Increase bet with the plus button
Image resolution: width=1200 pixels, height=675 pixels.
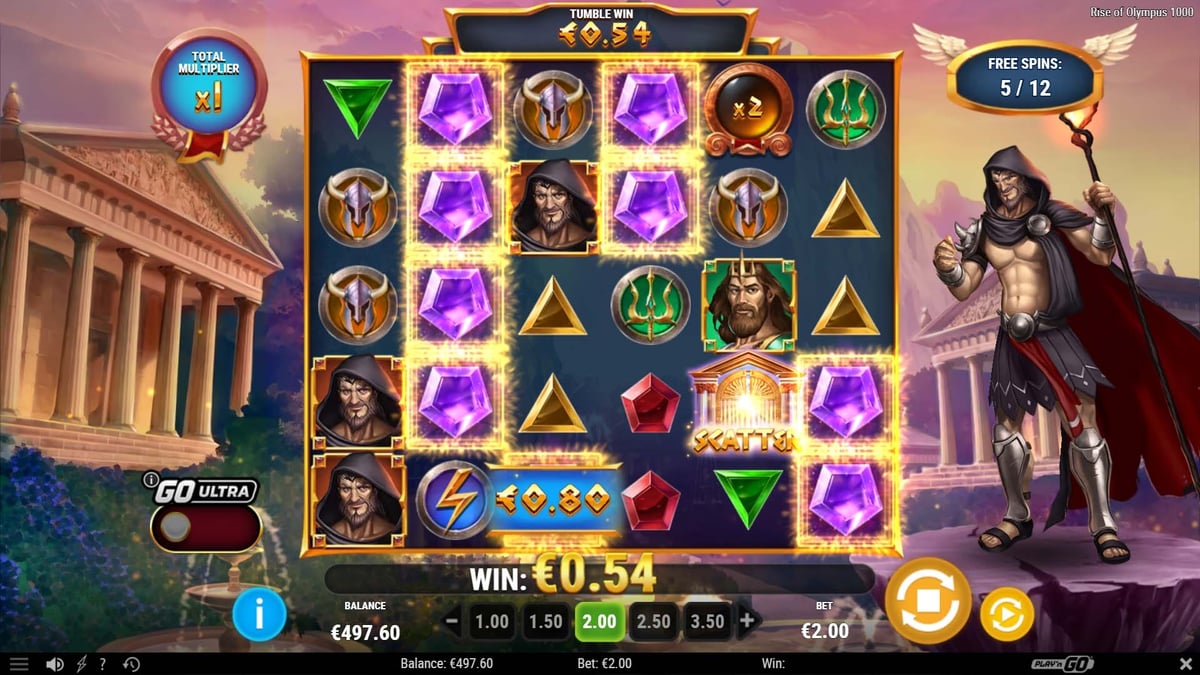[x=746, y=621]
